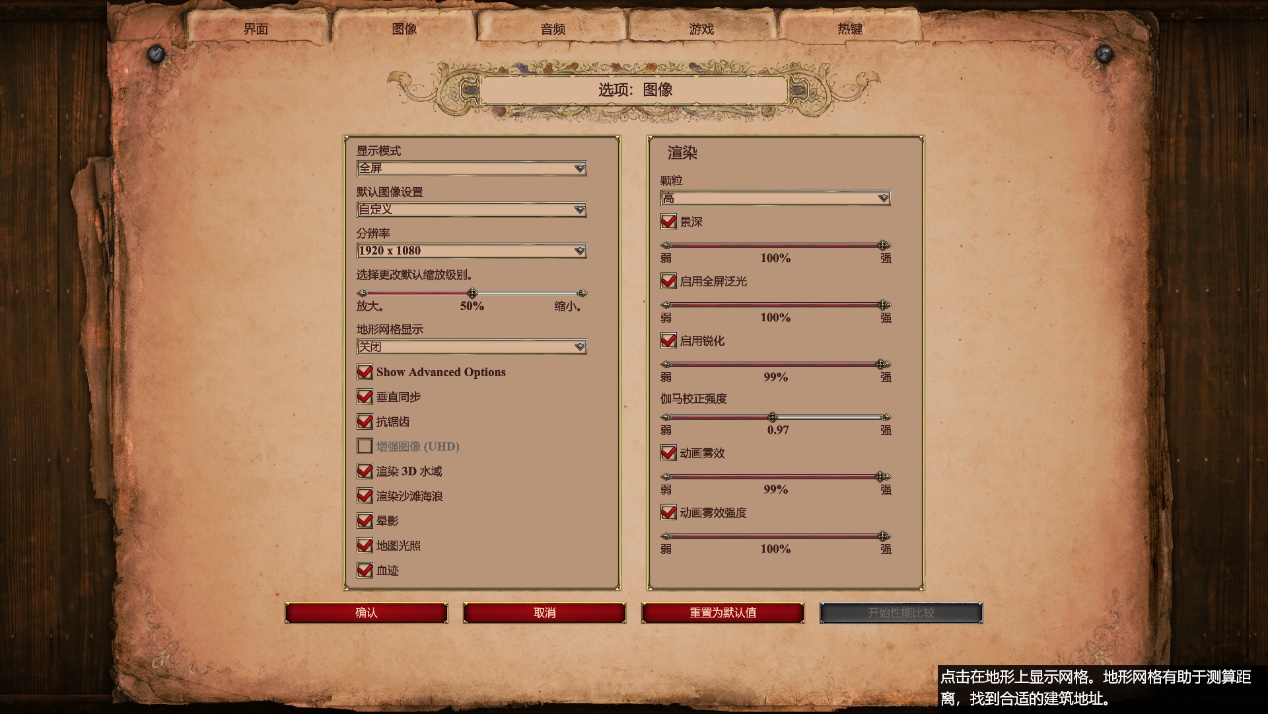Open the 显示模式 dropdown
Image resolution: width=1268 pixels, height=714 pixels.
pyautogui.click(x=471, y=169)
